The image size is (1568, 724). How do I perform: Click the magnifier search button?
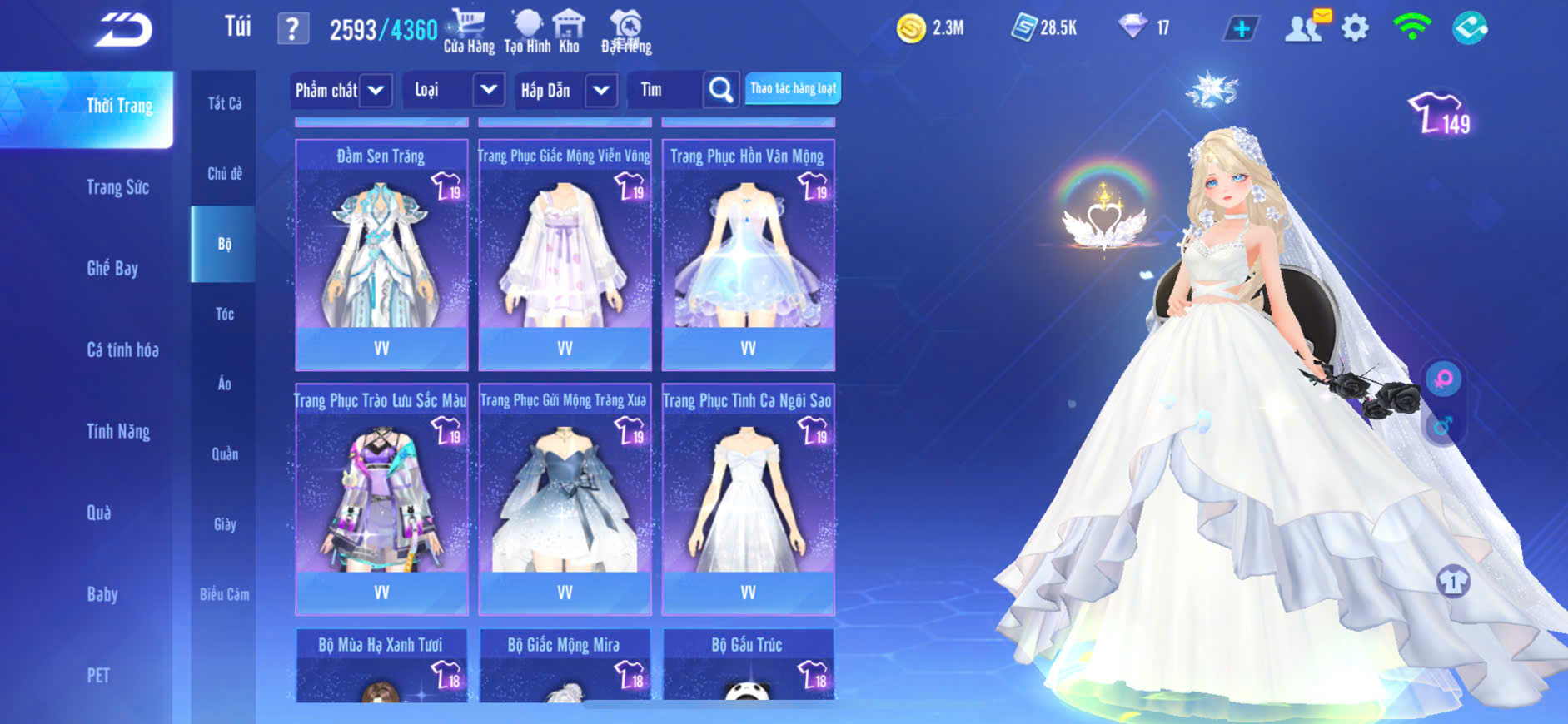pyautogui.click(x=721, y=90)
